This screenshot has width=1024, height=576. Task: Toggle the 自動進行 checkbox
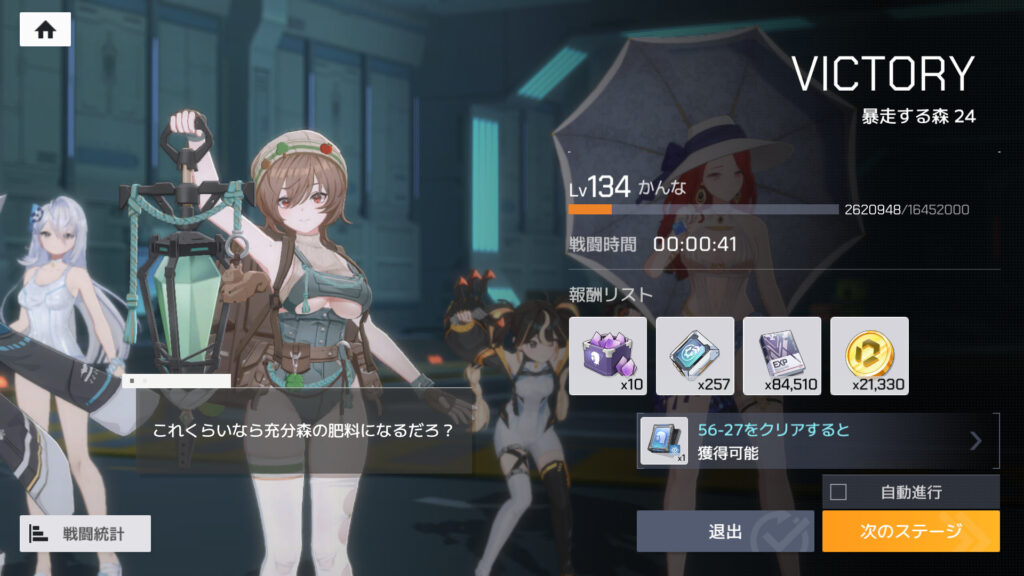839,491
